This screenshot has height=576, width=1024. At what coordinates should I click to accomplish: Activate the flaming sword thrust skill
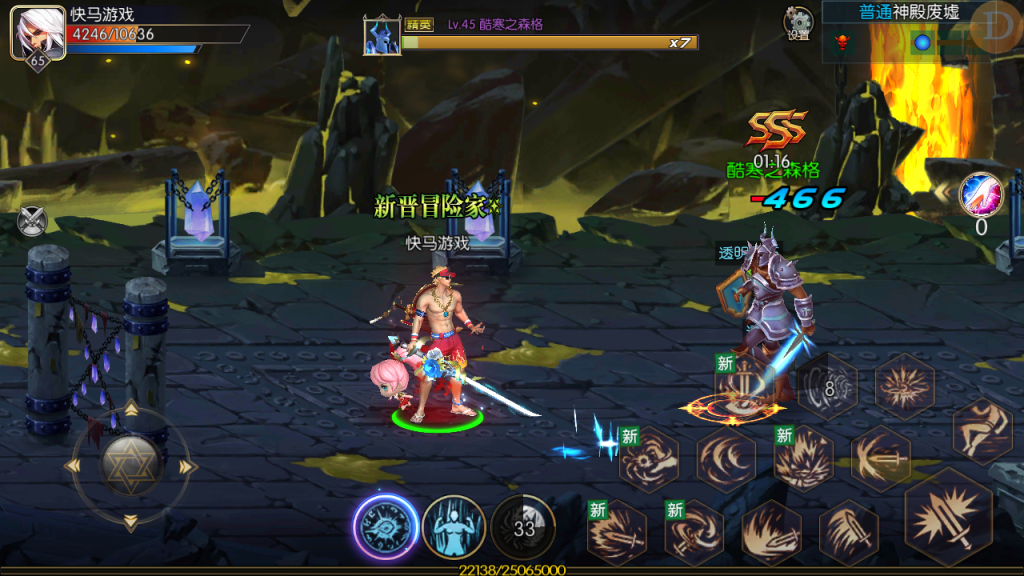pyautogui.click(x=771, y=532)
